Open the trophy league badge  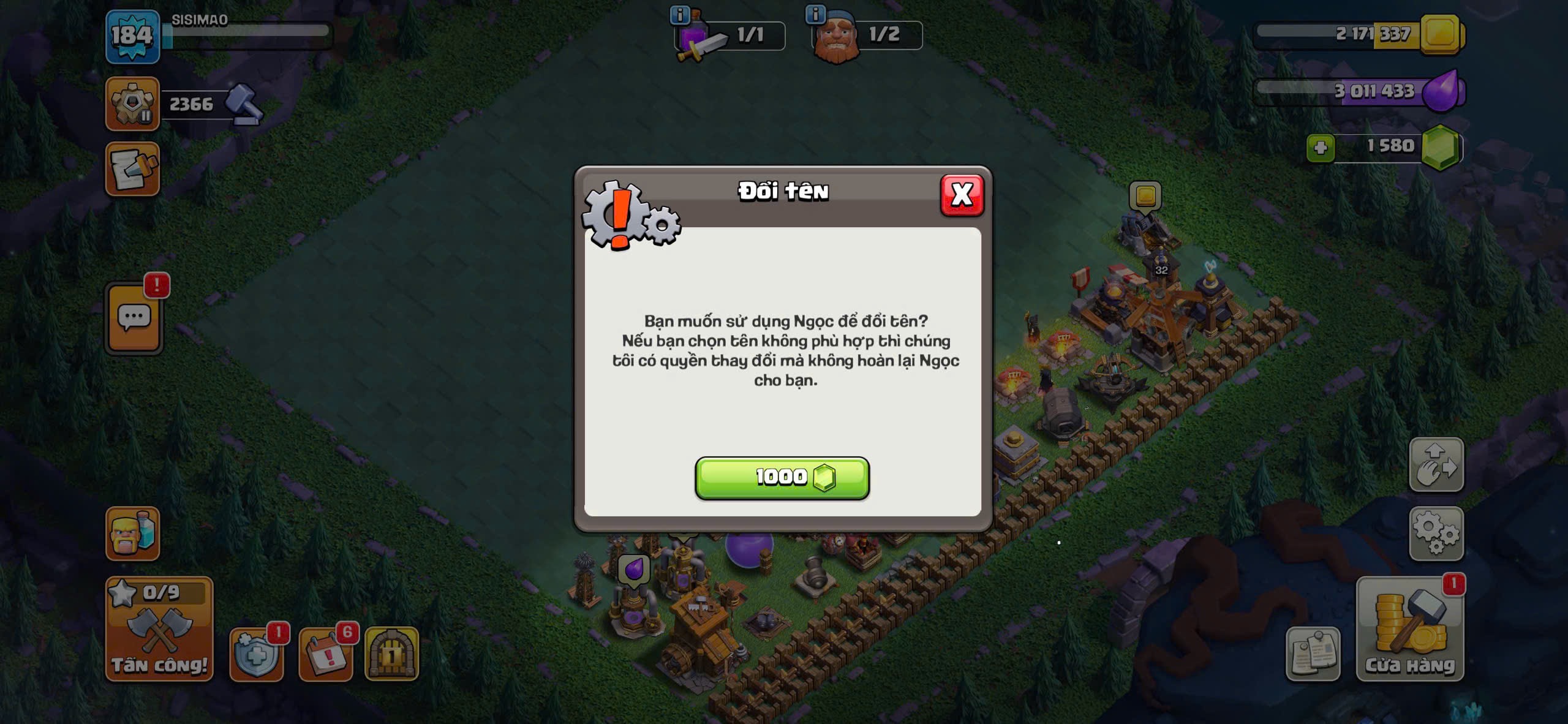point(132,104)
